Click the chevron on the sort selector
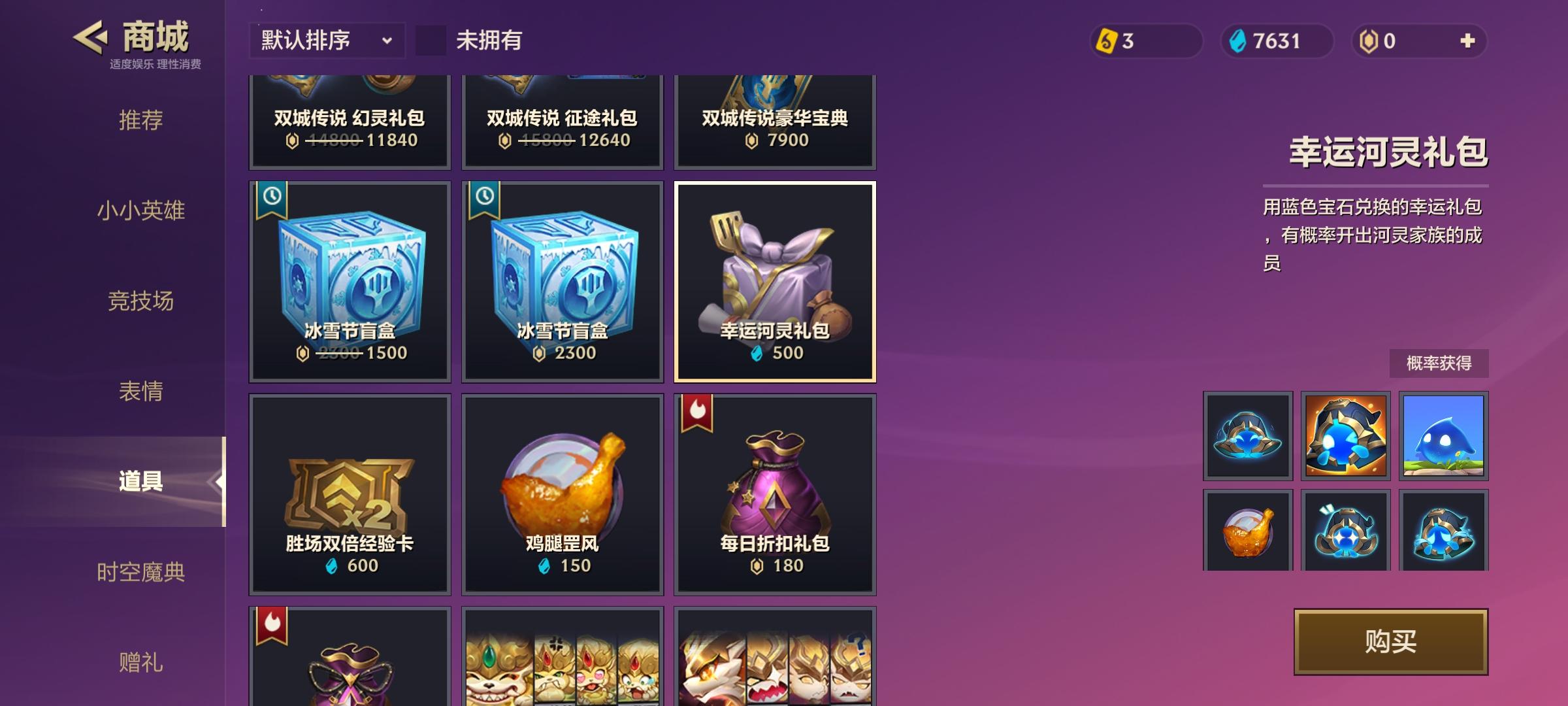1568x706 pixels. 388,41
